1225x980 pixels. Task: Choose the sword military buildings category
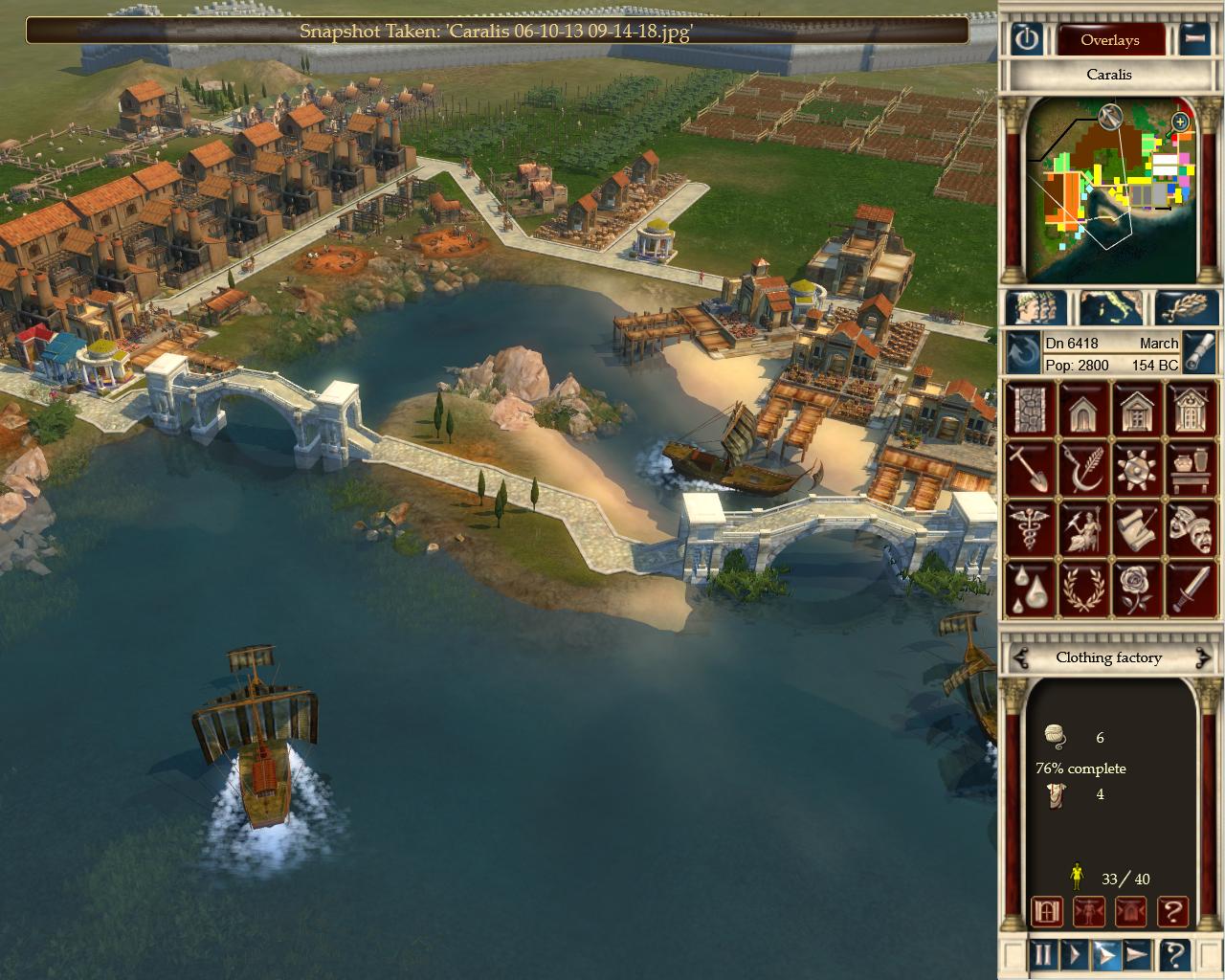click(x=1190, y=588)
